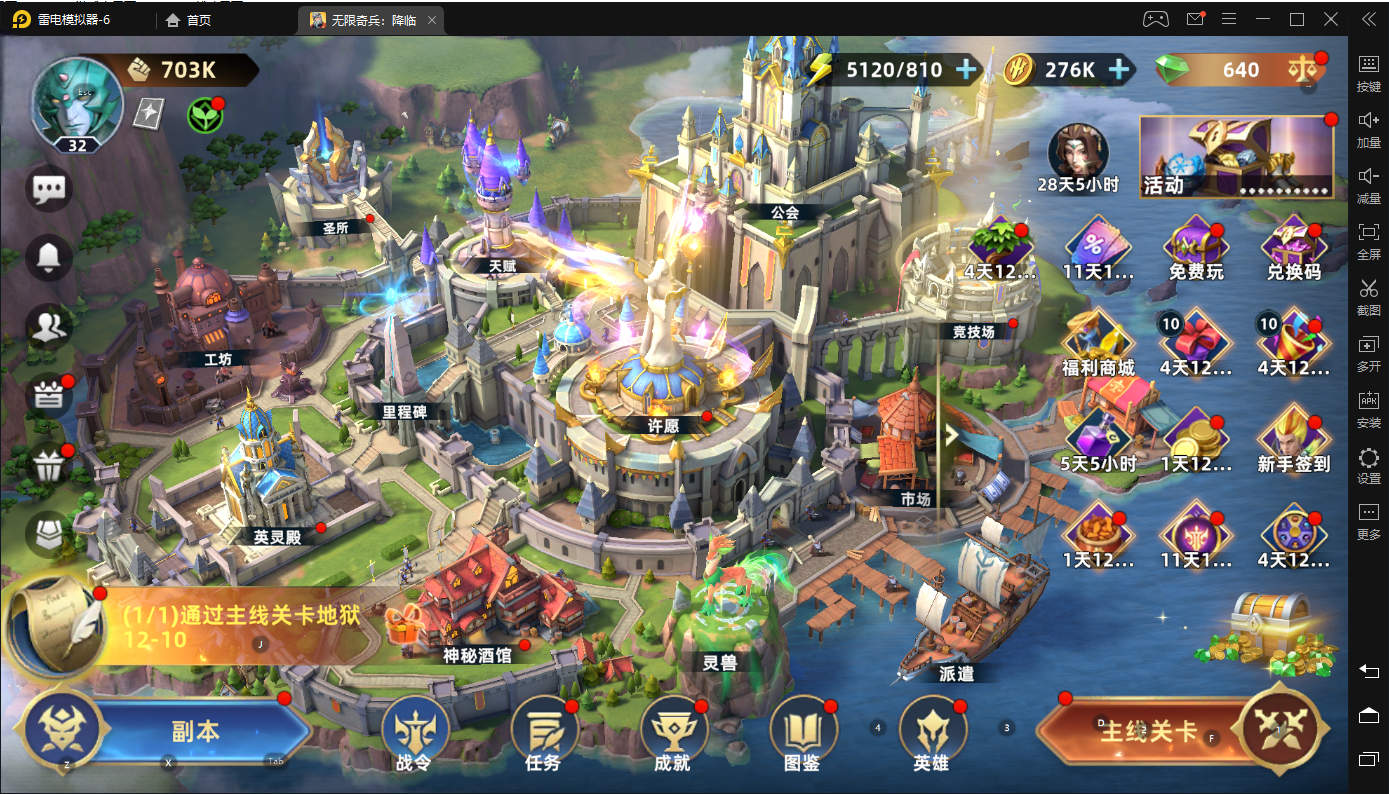Enter the 主线关卡 main stage
This screenshot has width=1389, height=794.
pyautogui.click(x=1148, y=731)
